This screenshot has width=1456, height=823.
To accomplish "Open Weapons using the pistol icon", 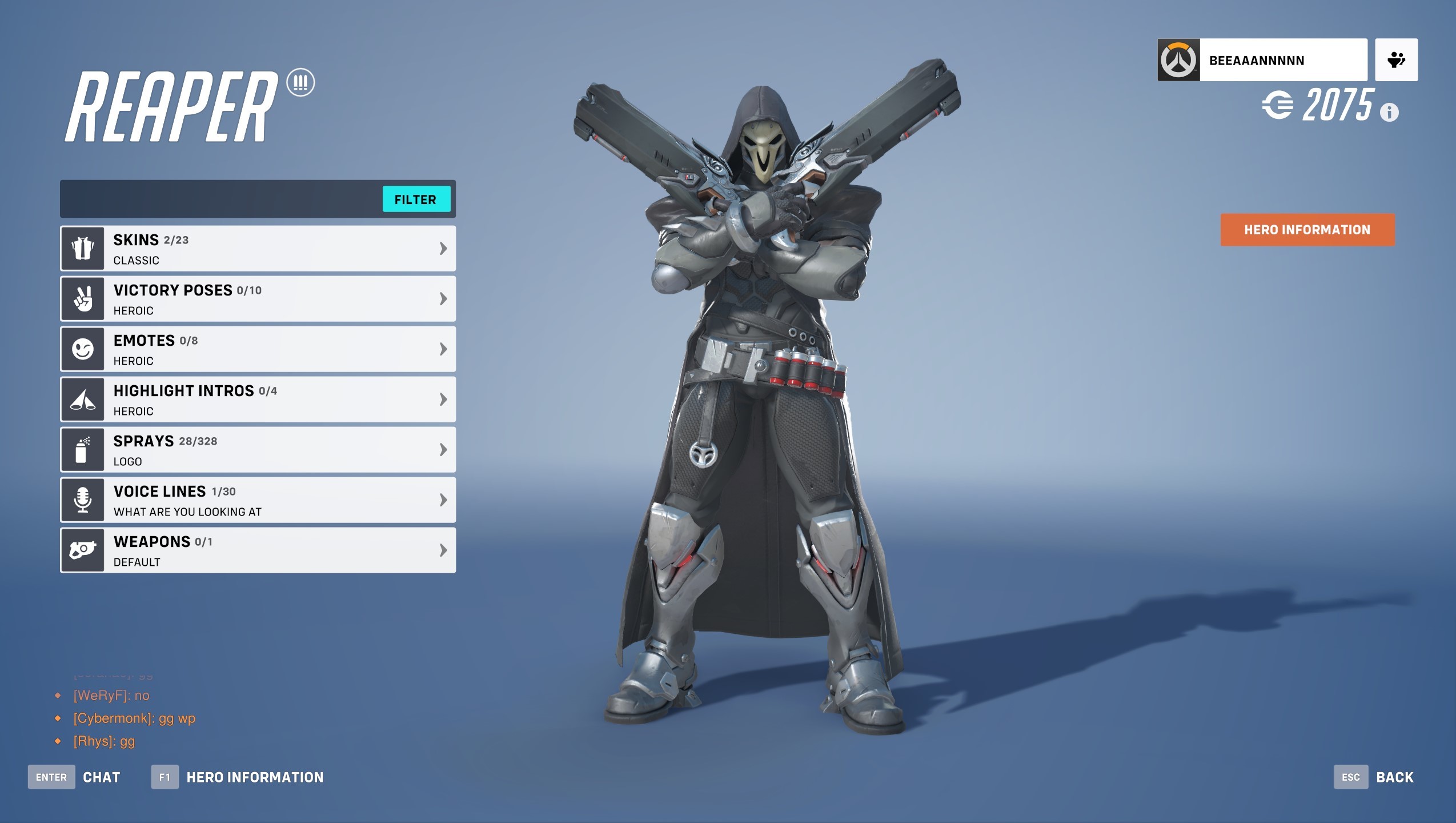I will [83, 550].
